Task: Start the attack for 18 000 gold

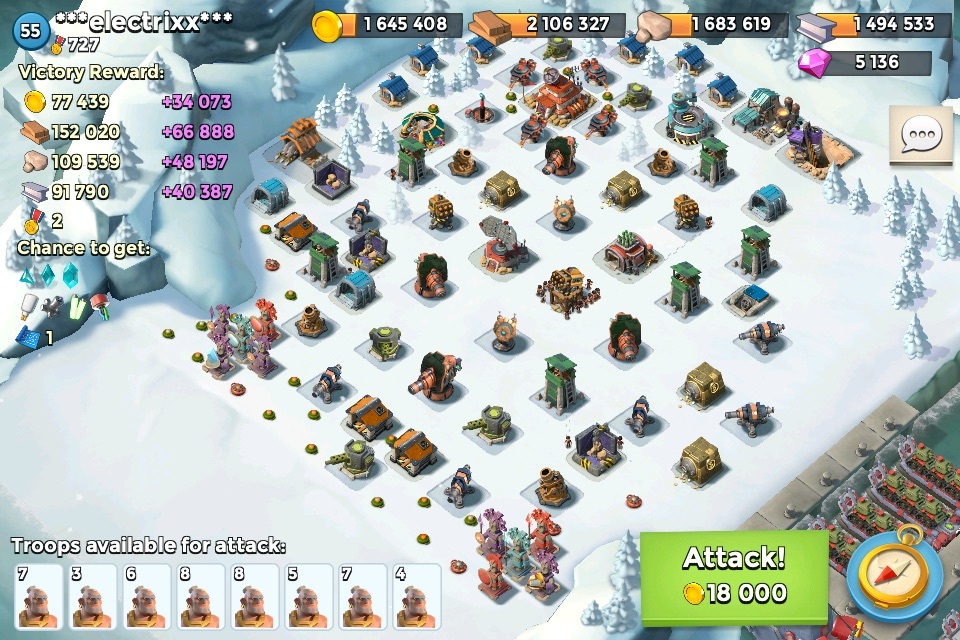Action: (734, 574)
